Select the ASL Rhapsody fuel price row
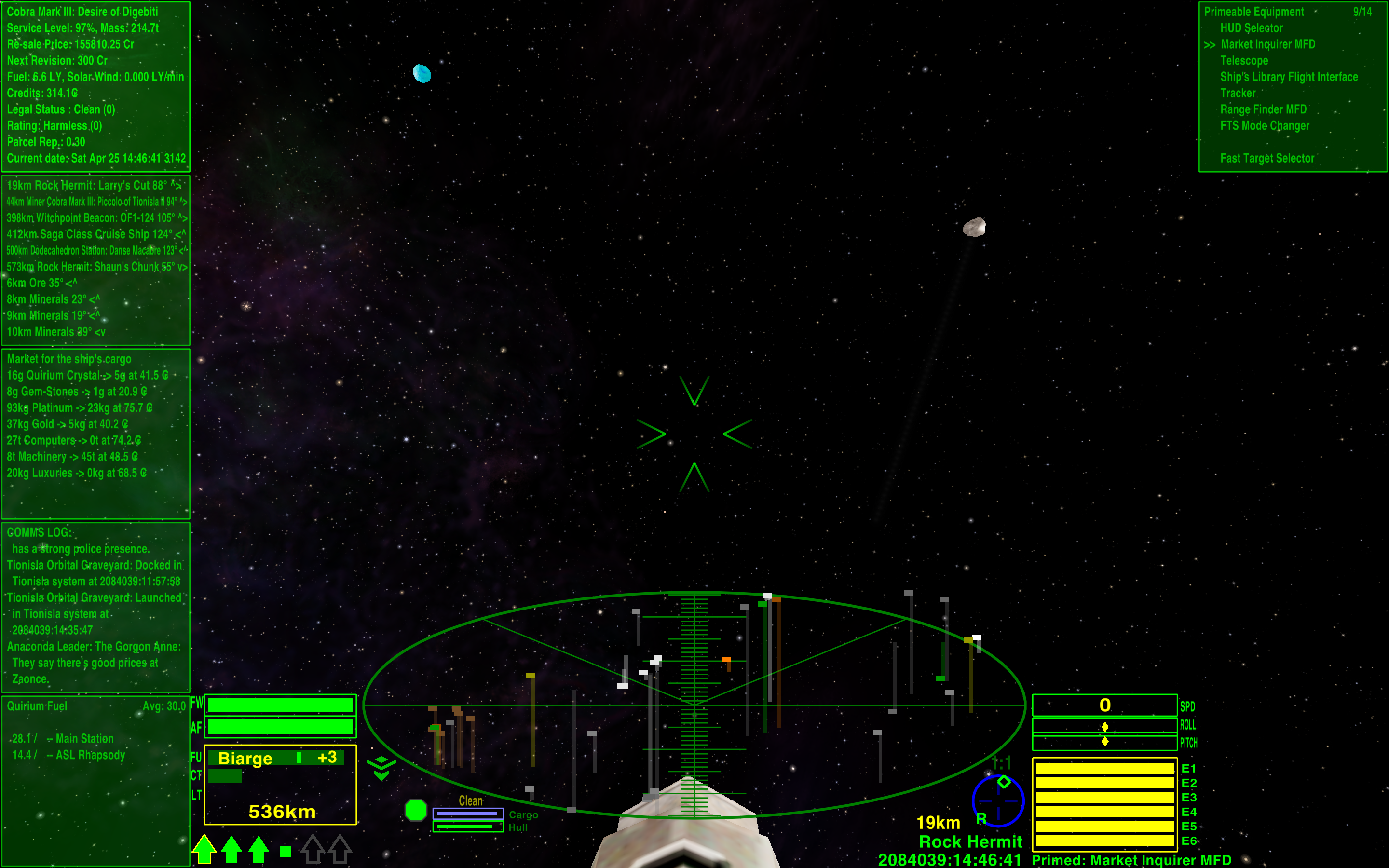The width and height of the screenshot is (1389, 868). tap(69, 755)
